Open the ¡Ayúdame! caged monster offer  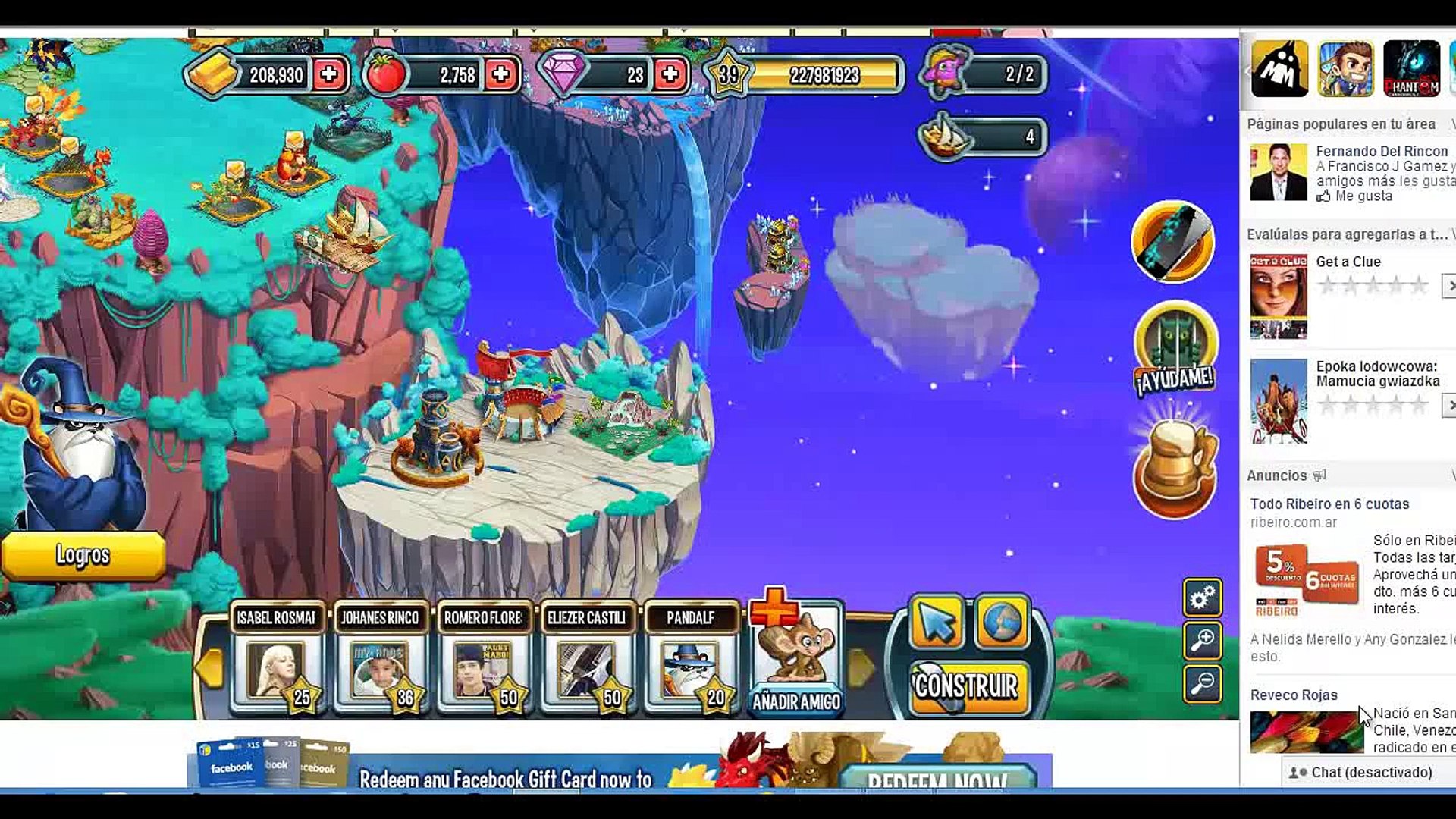1175,350
